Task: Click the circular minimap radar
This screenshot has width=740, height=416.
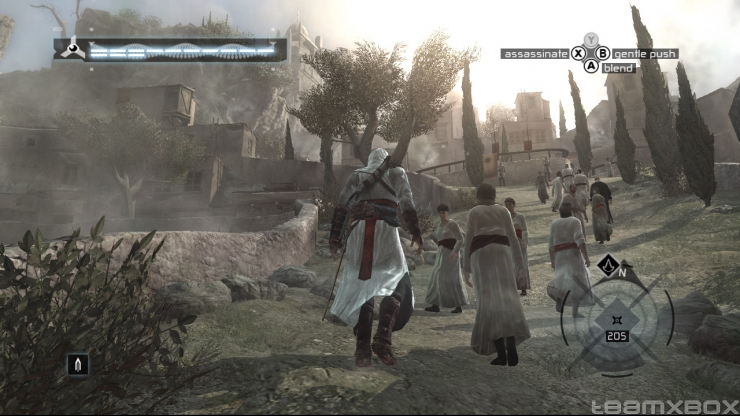Action: pos(616,320)
